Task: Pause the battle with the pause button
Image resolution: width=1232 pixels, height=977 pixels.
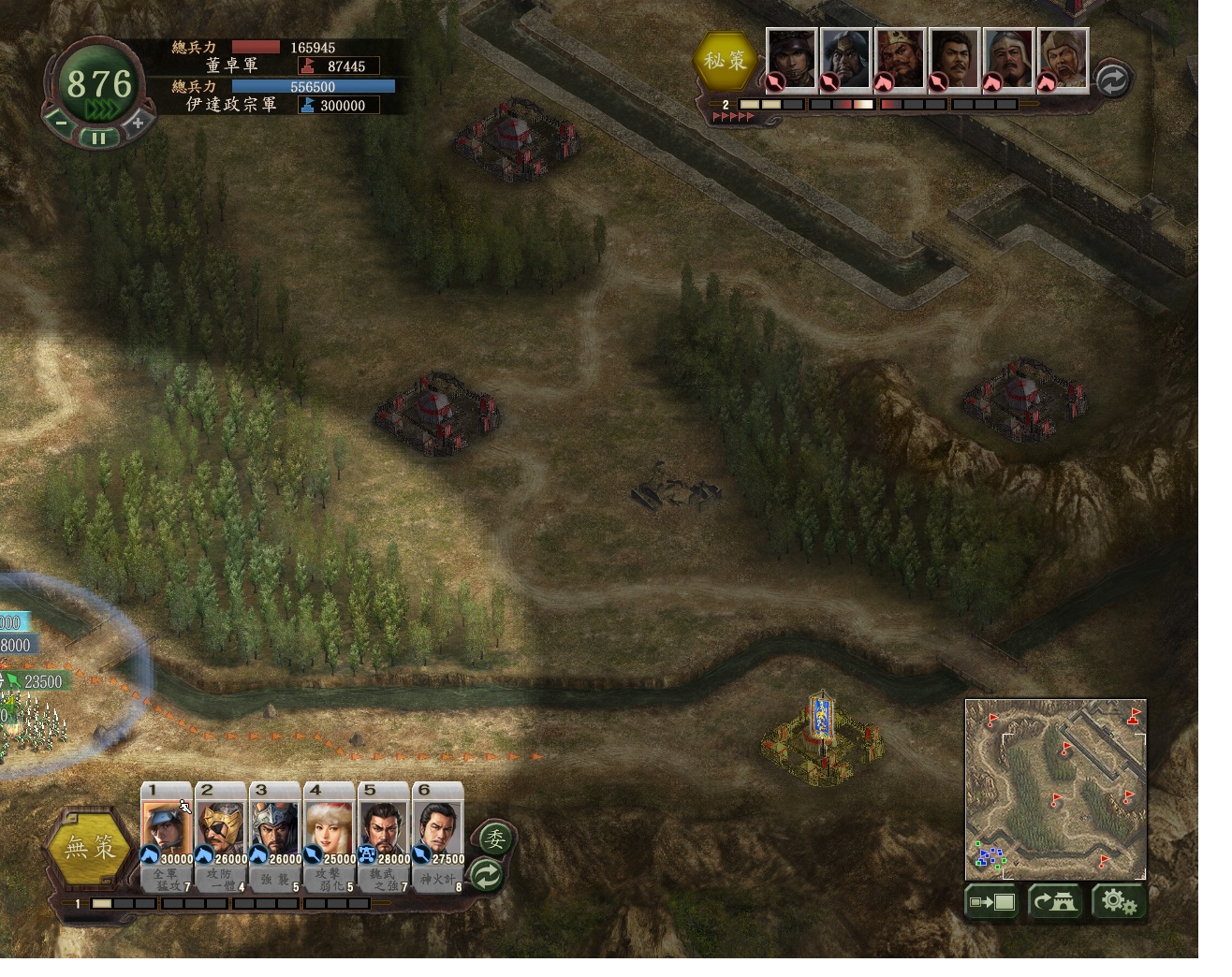Action: point(99,137)
